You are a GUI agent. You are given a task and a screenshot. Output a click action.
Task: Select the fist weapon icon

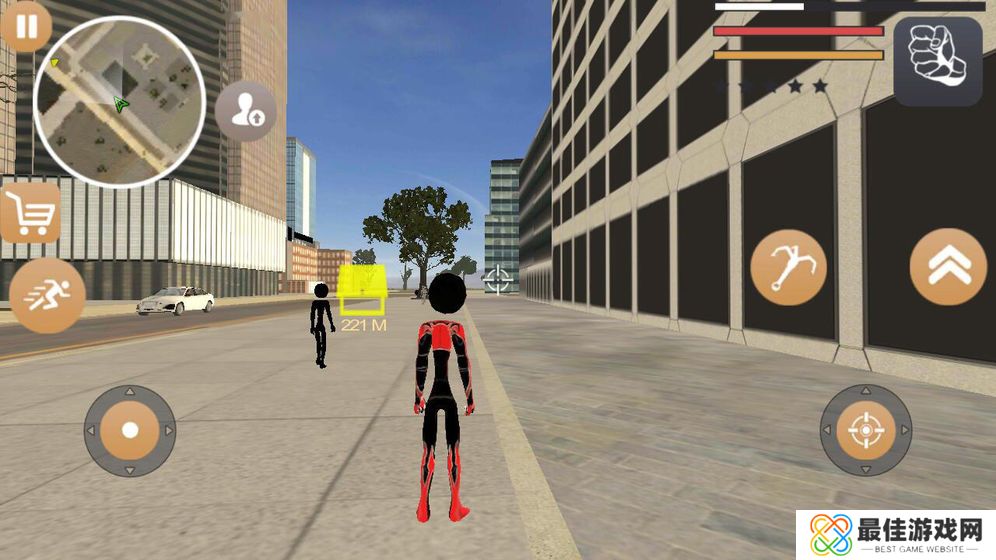pos(937,62)
